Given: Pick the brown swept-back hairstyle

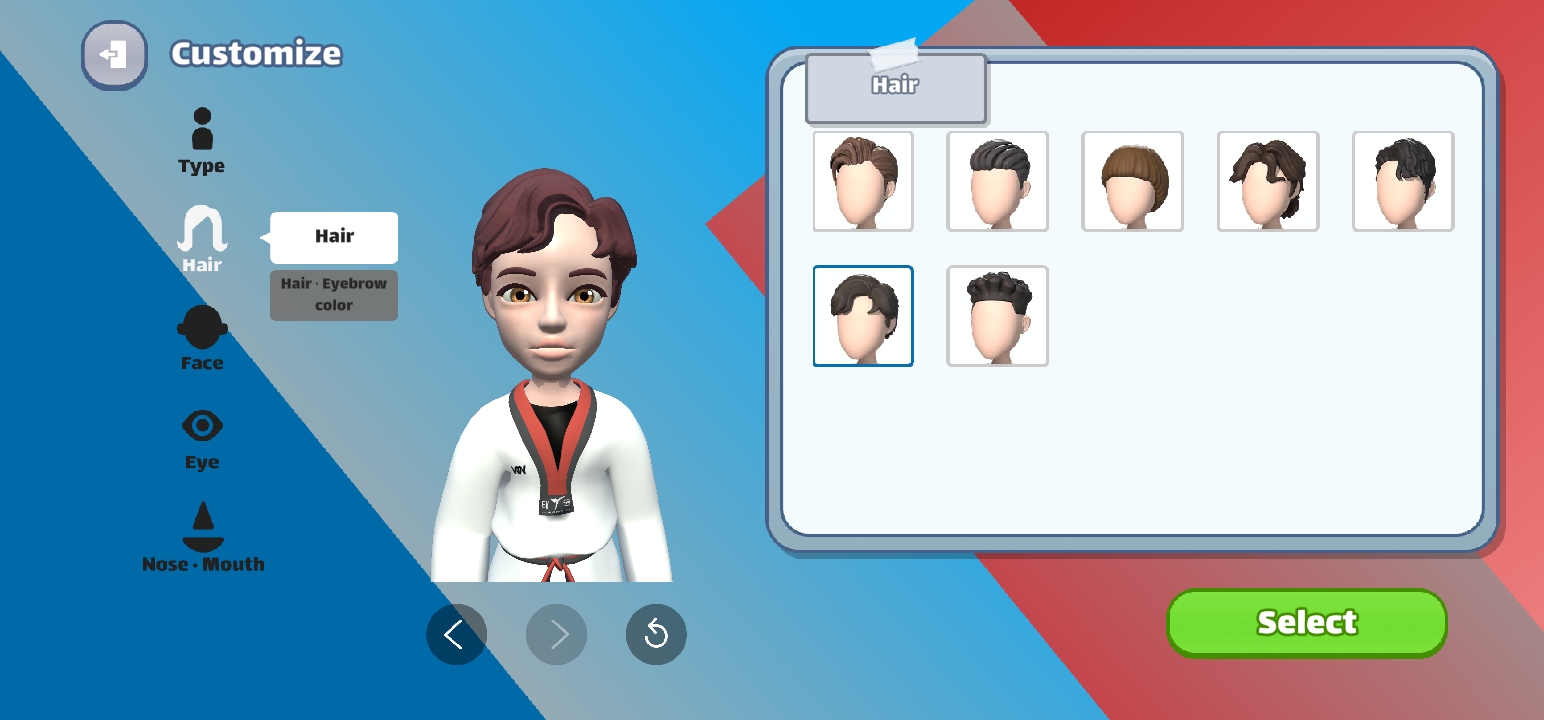Looking at the screenshot, I should click(863, 181).
